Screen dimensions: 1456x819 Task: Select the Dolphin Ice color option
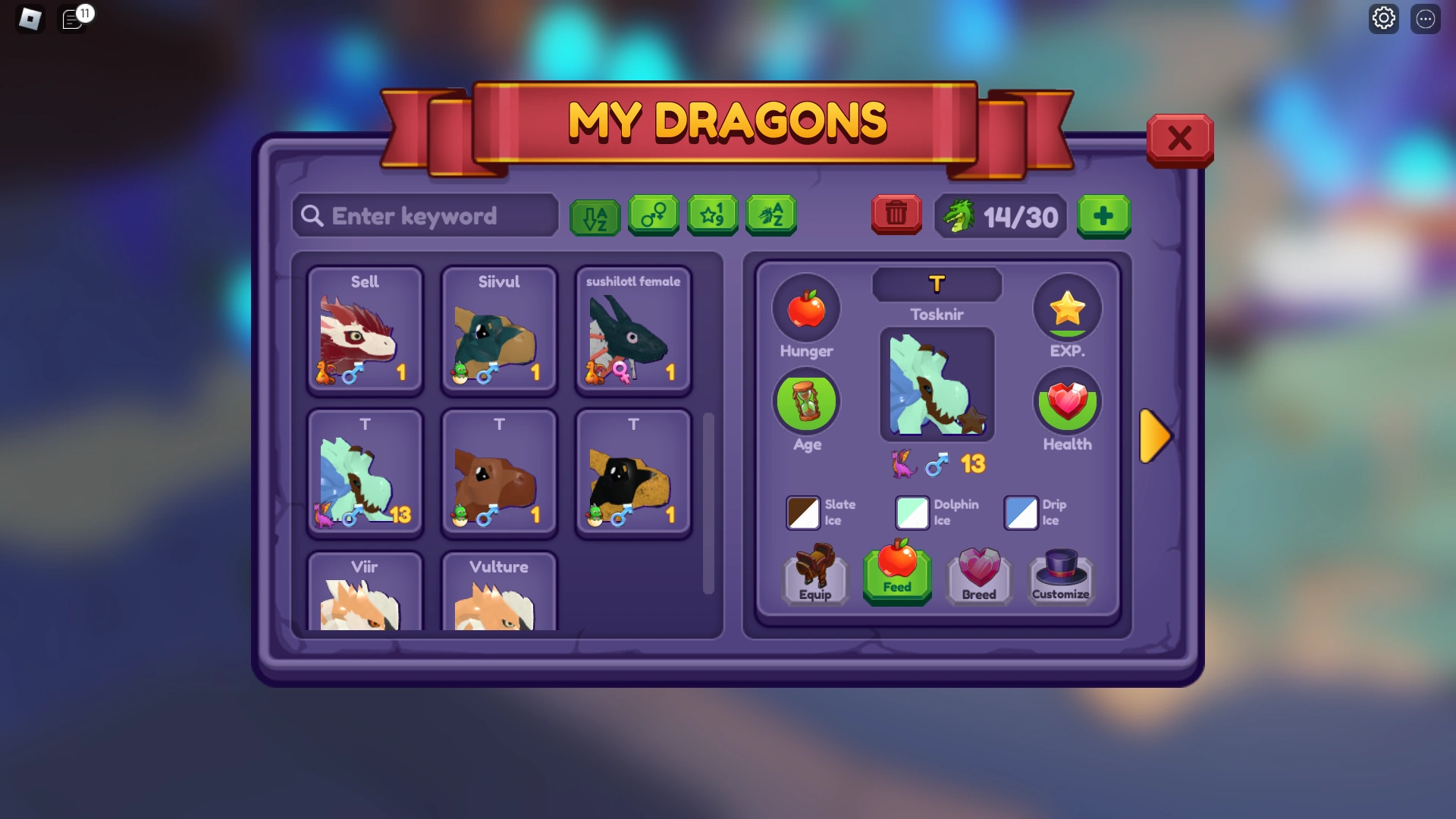(912, 513)
